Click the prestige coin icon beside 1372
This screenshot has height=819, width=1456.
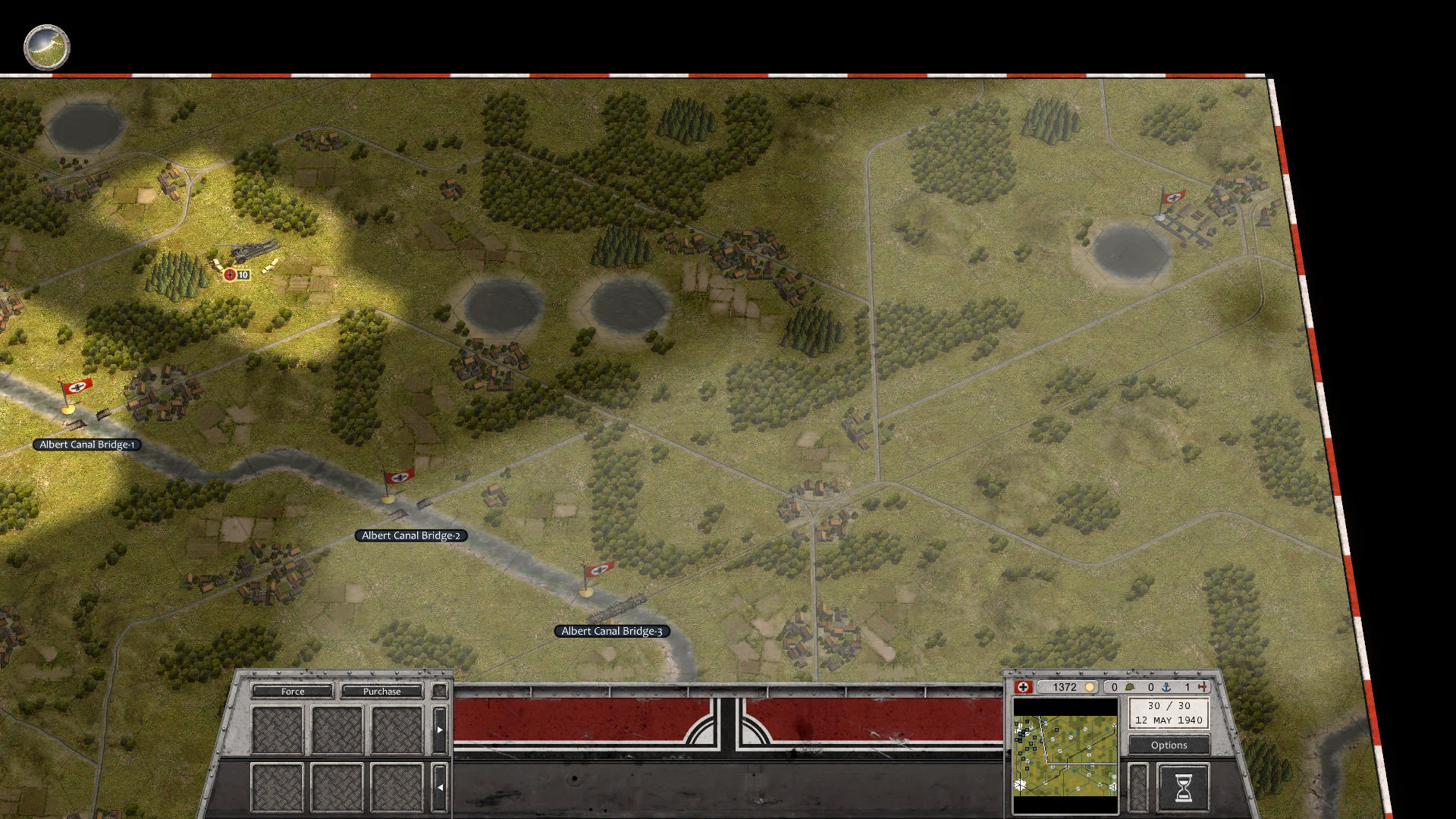tap(1089, 687)
